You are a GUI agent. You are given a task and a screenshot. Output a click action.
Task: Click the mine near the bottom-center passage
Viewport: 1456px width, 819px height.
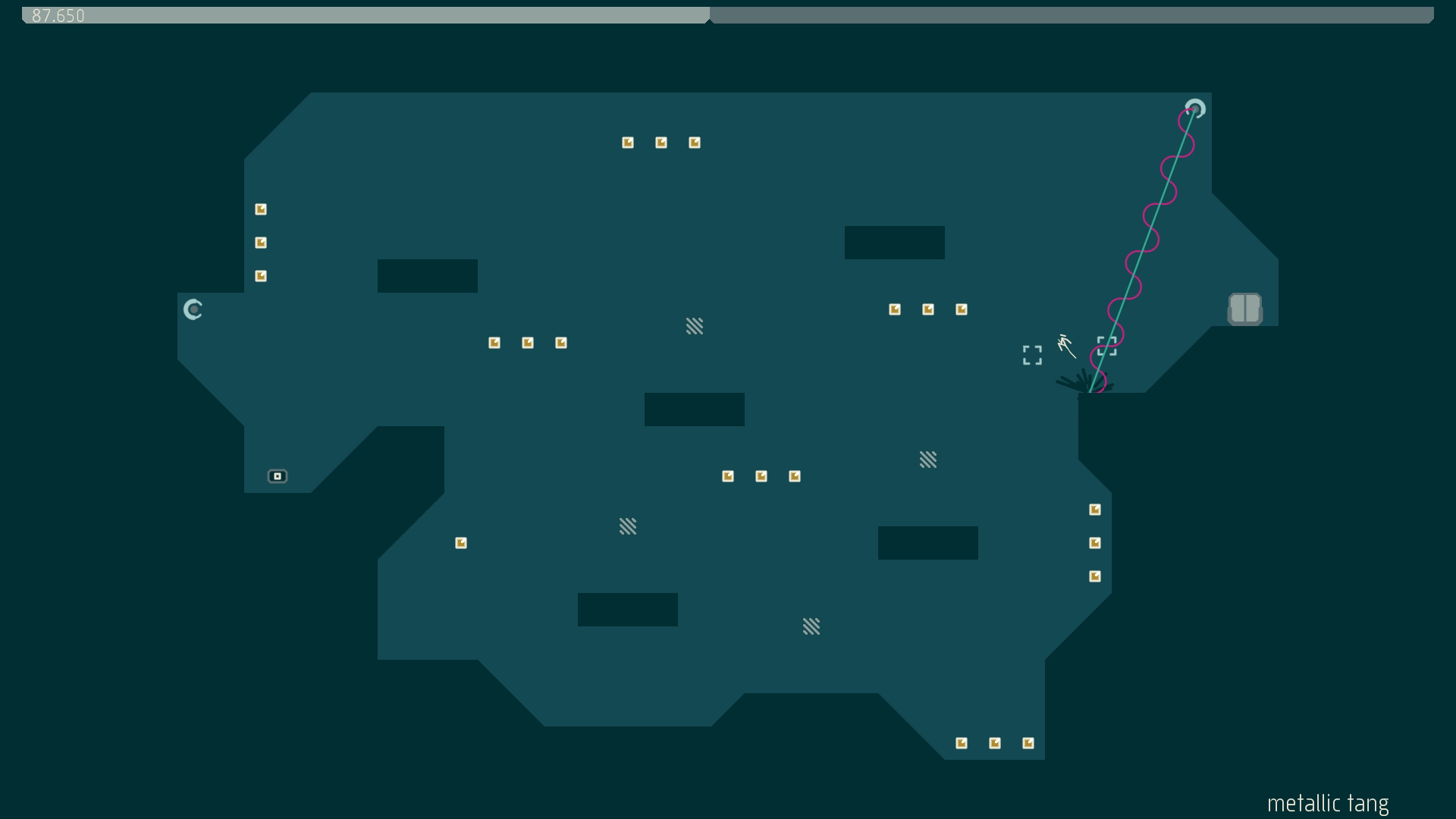point(811,626)
